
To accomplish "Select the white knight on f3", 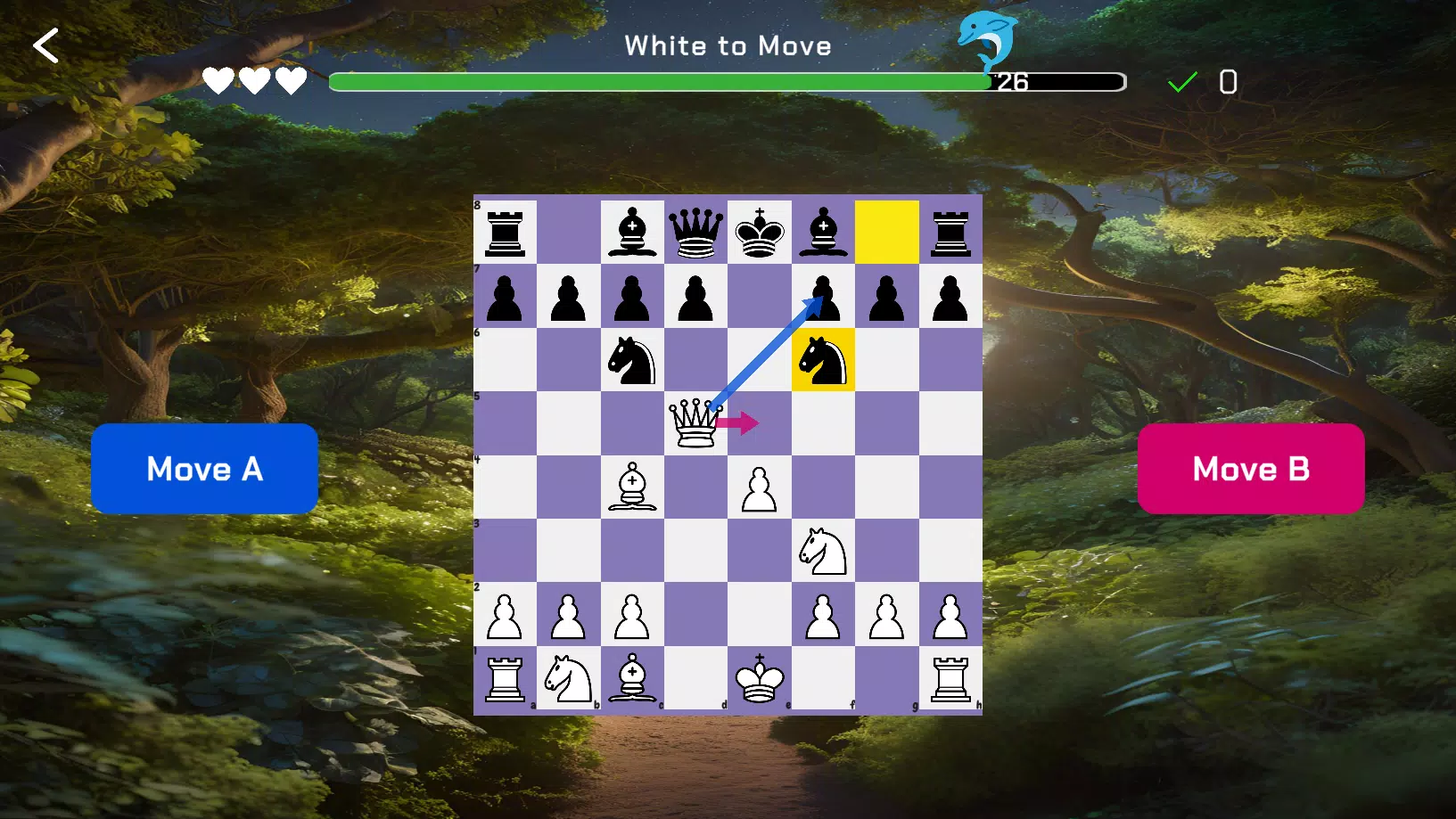I will 823,551.
